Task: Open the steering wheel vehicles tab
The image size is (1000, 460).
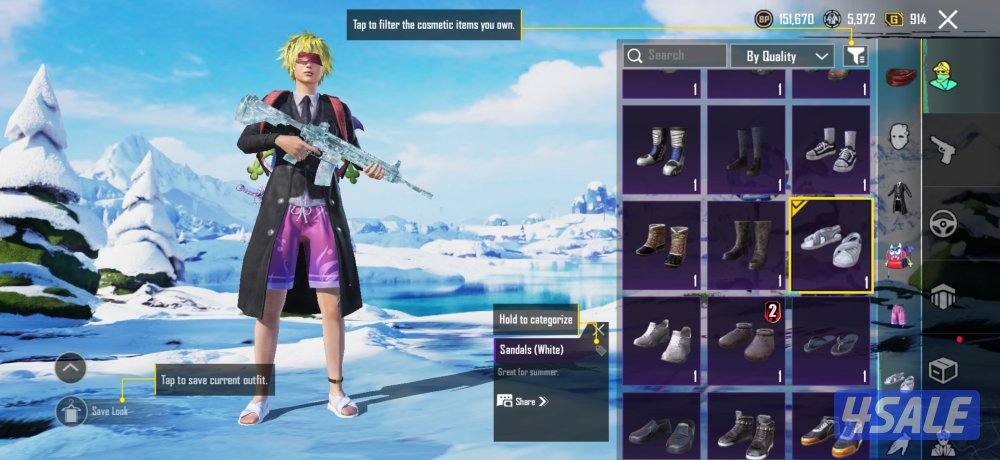Action: 942,223
